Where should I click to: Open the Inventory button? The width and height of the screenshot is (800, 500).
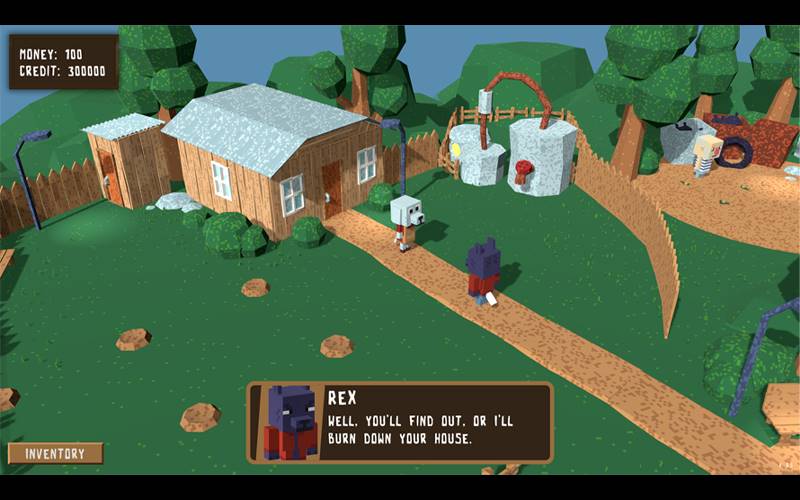point(55,453)
